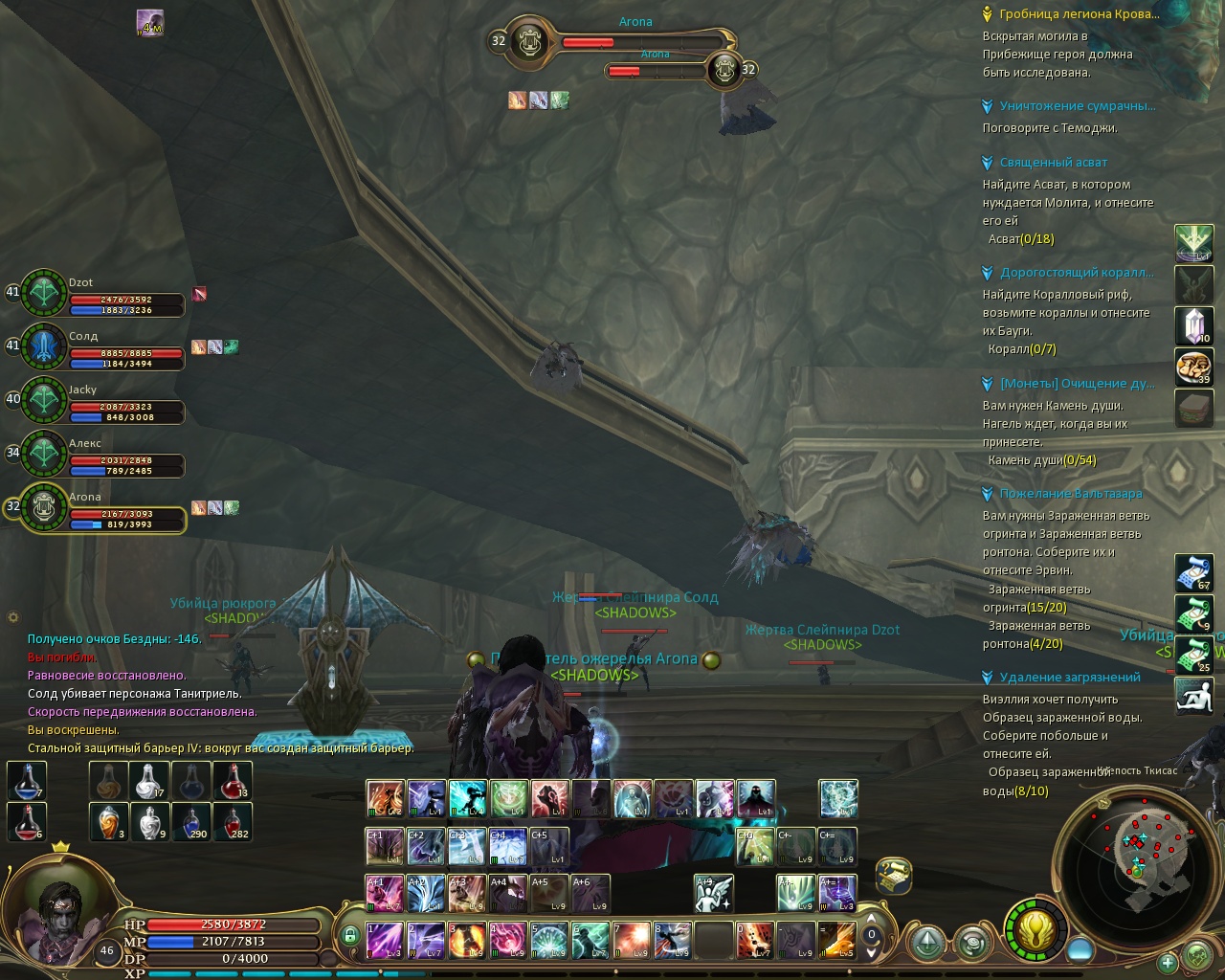
Task: Toggle the hotbar lock padlock
Action: [350, 935]
